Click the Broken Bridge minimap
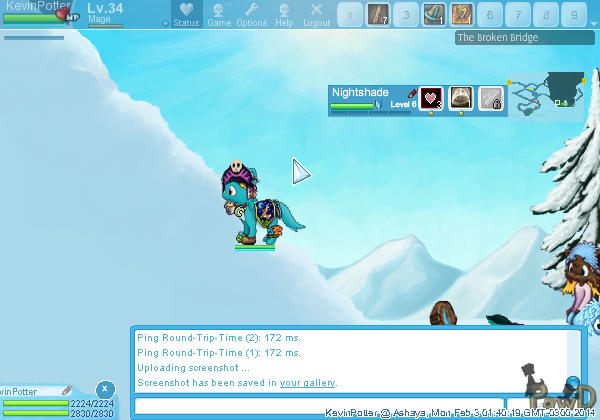600x420 pixels. pos(548,93)
